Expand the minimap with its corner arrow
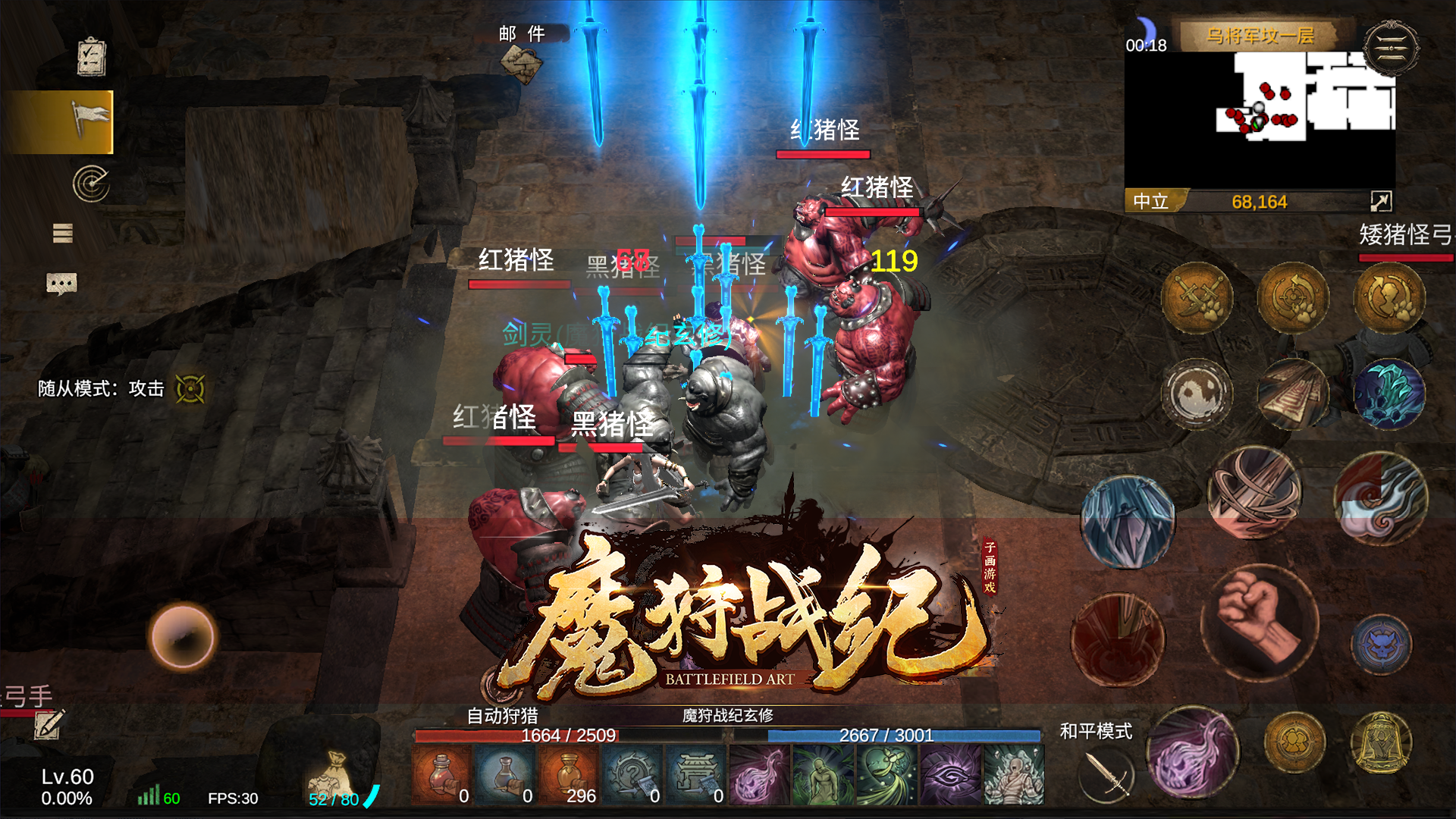1456x819 pixels. pyautogui.click(x=1382, y=200)
